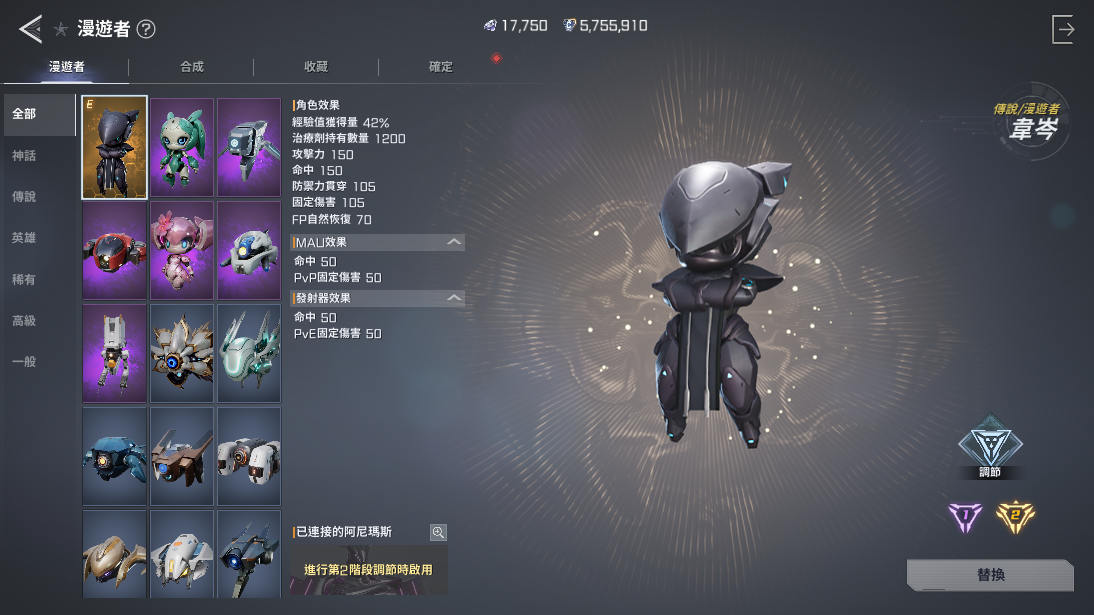Select the pink flower robot wanderer

tap(182, 250)
